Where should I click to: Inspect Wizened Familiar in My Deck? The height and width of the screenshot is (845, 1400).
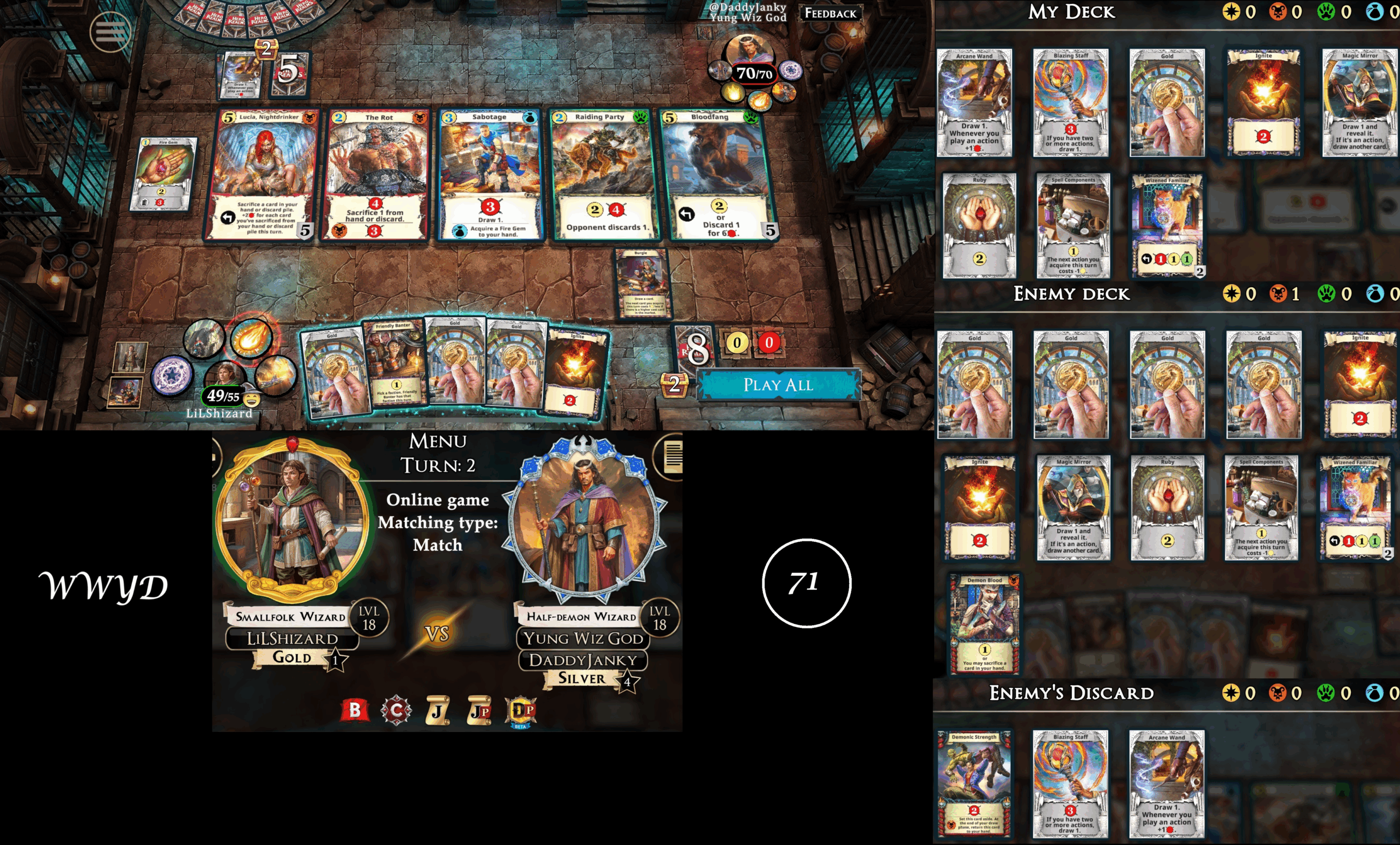pyautogui.click(x=1166, y=225)
